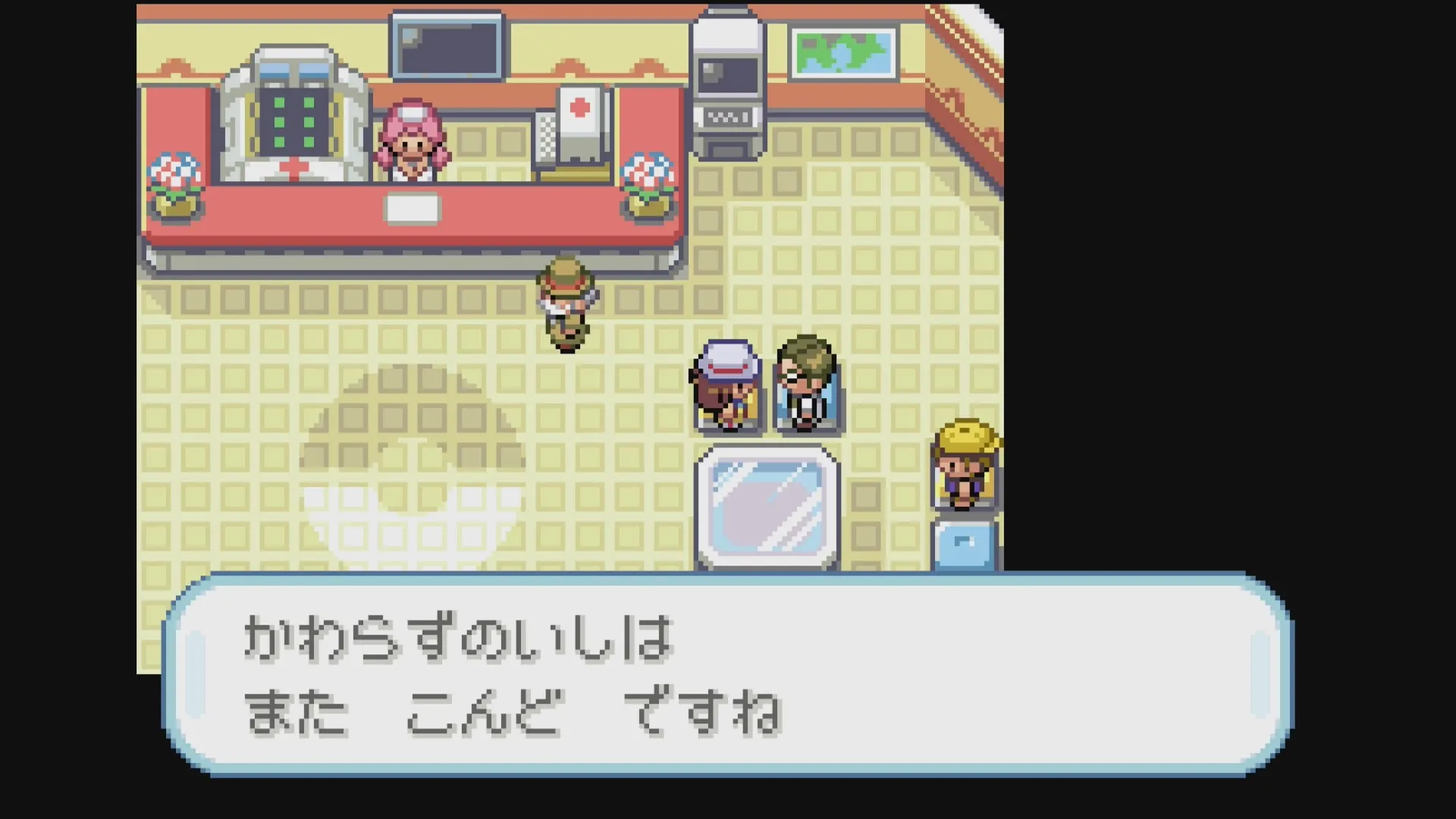The height and width of the screenshot is (819, 1456).
Task: Click the wall-mounted television screen
Action: [445, 45]
